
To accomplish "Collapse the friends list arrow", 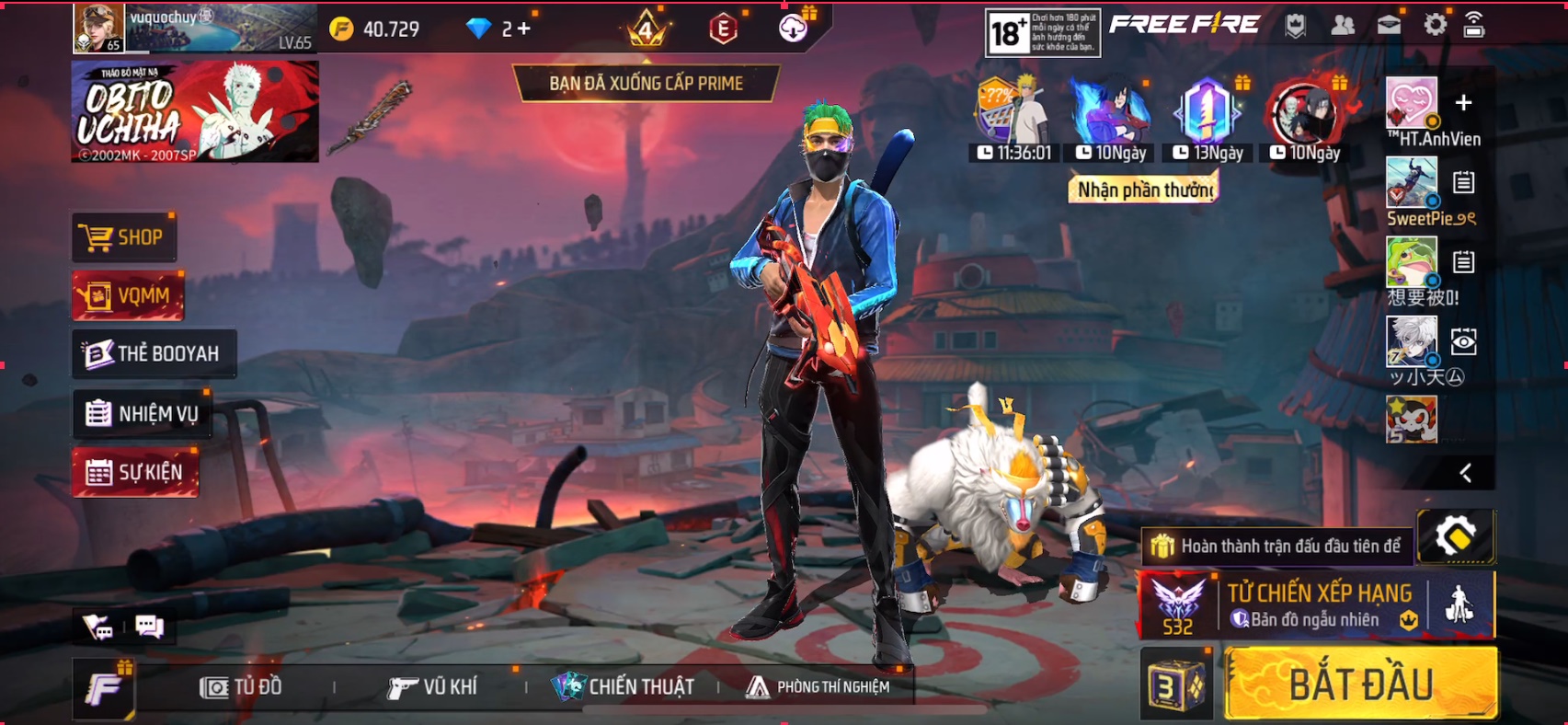I will coord(1465,473).
